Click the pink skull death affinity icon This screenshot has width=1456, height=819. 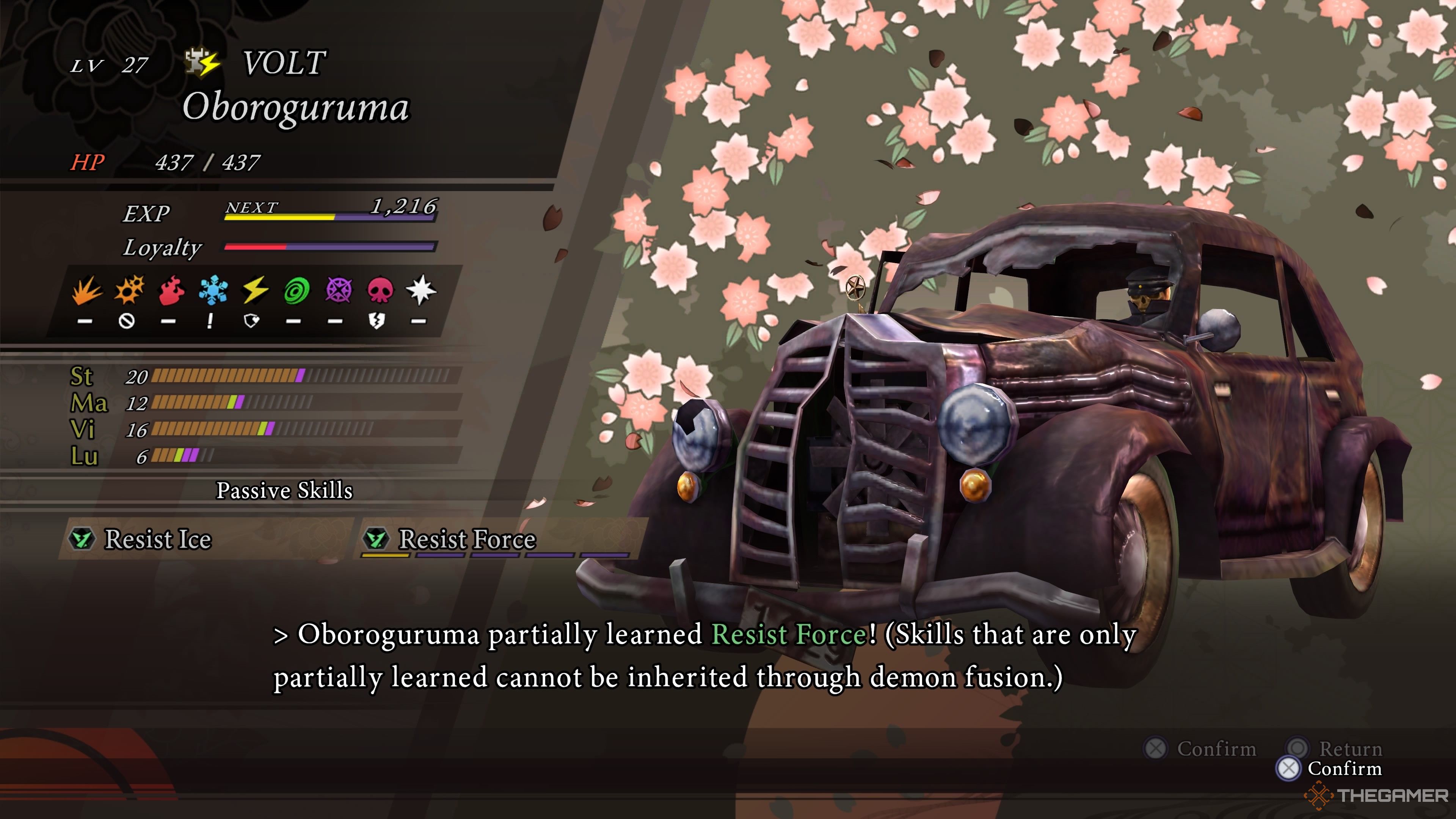tap(380, 290)
